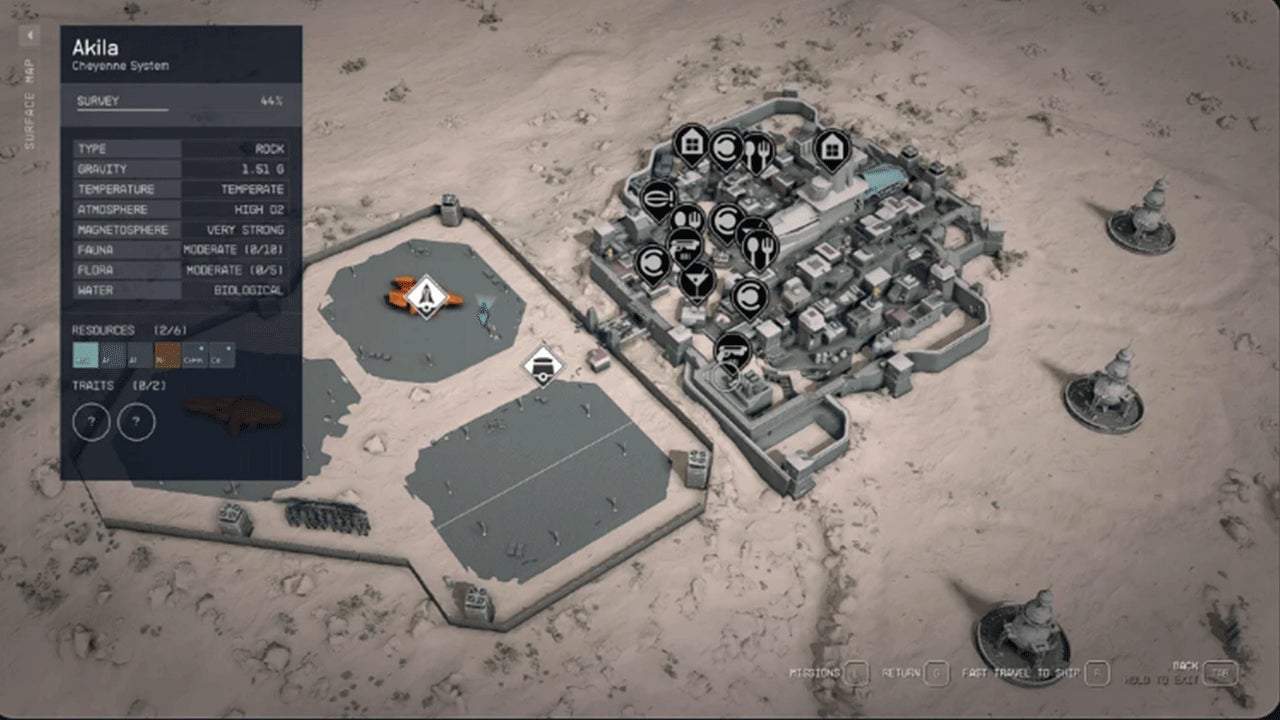Screen dimensions: 1280x720
Task: Click the food stall marker with meat and fork
Action: tap(686, 219)
